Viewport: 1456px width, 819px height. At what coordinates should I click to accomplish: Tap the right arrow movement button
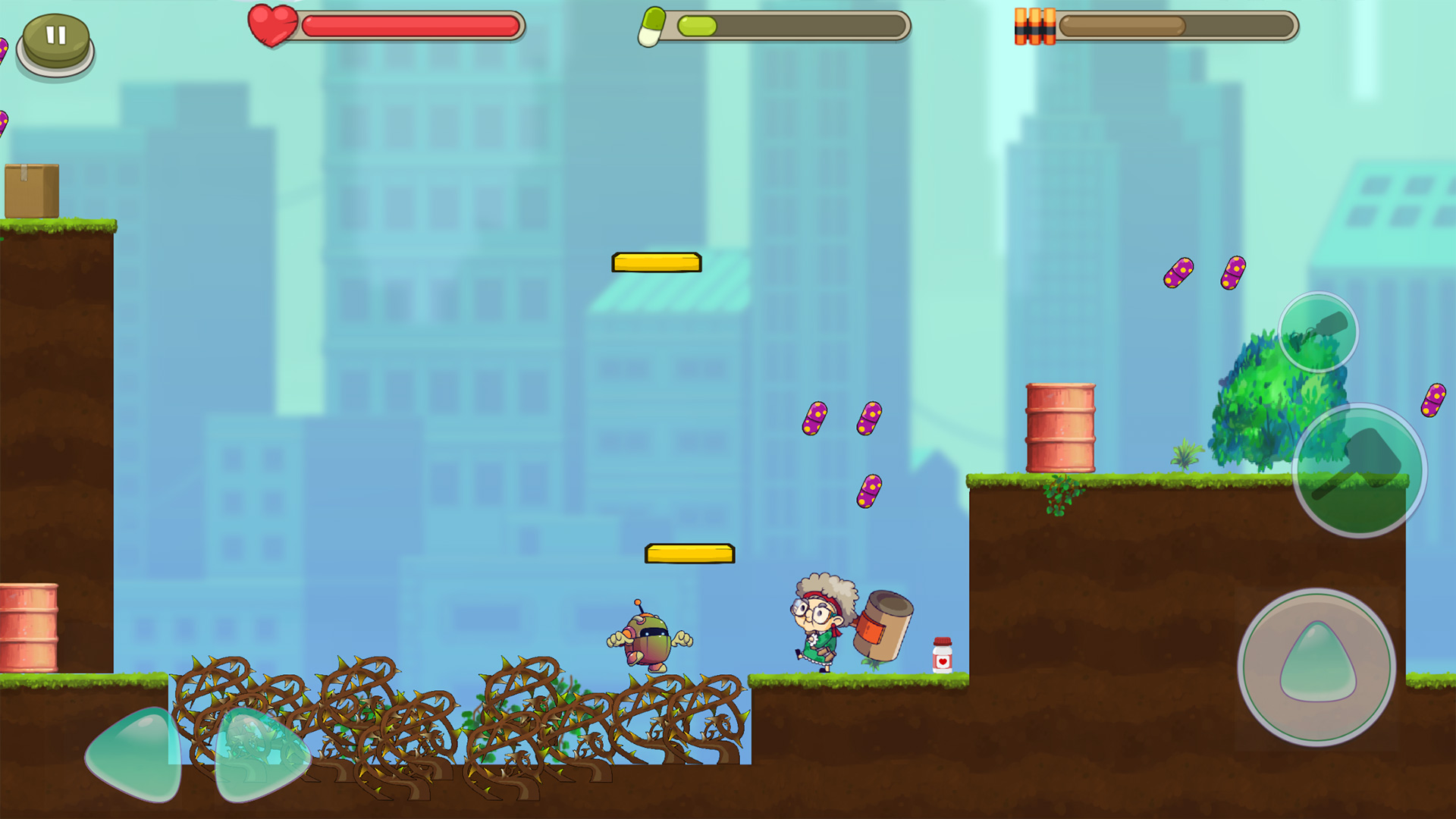tap(260, 754)
